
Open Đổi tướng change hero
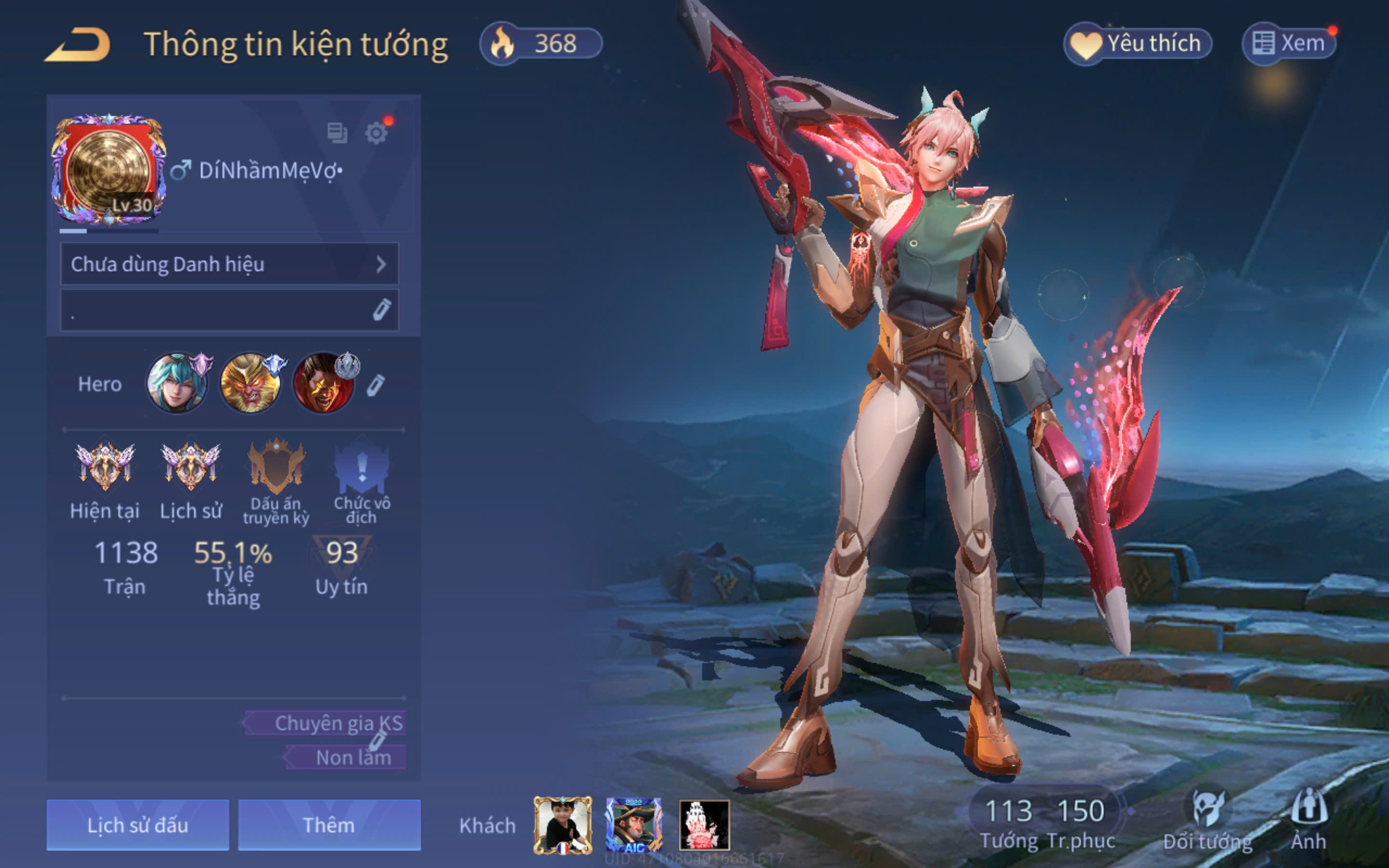(1208, 820)
